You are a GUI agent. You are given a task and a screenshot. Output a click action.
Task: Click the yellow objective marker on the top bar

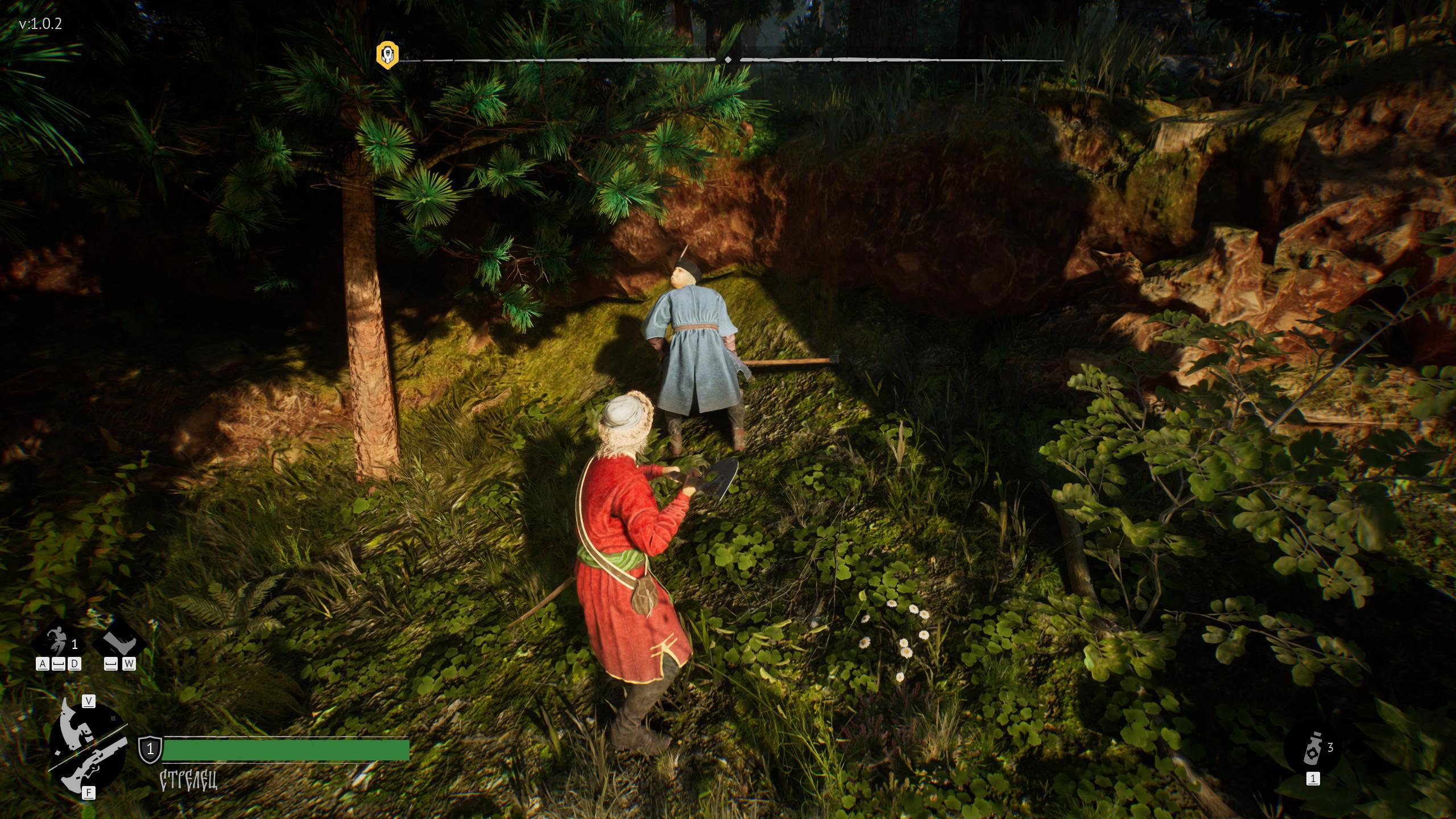click(387, 55)
